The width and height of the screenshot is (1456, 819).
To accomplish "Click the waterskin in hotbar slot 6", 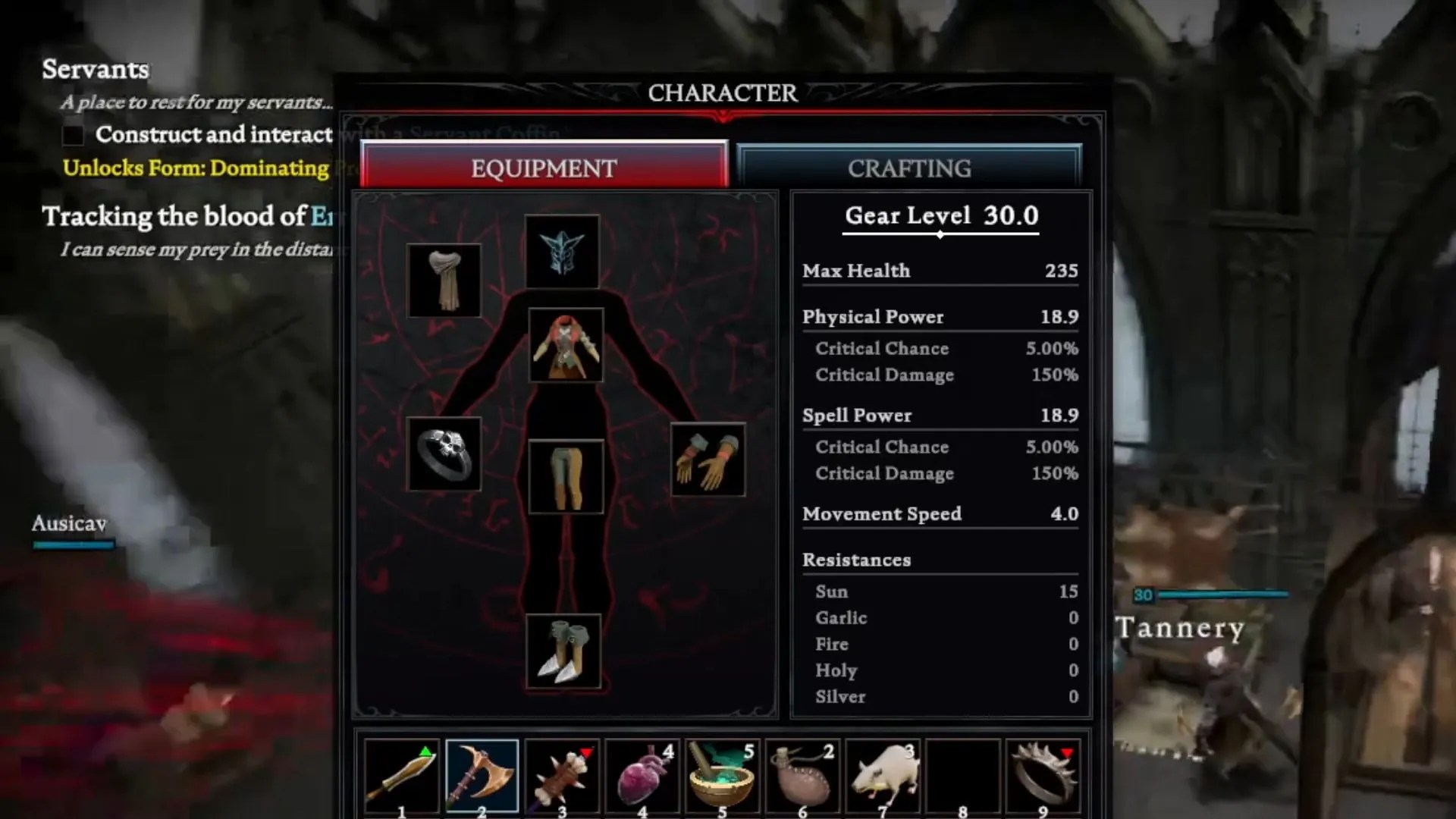I will coord(802,773).
